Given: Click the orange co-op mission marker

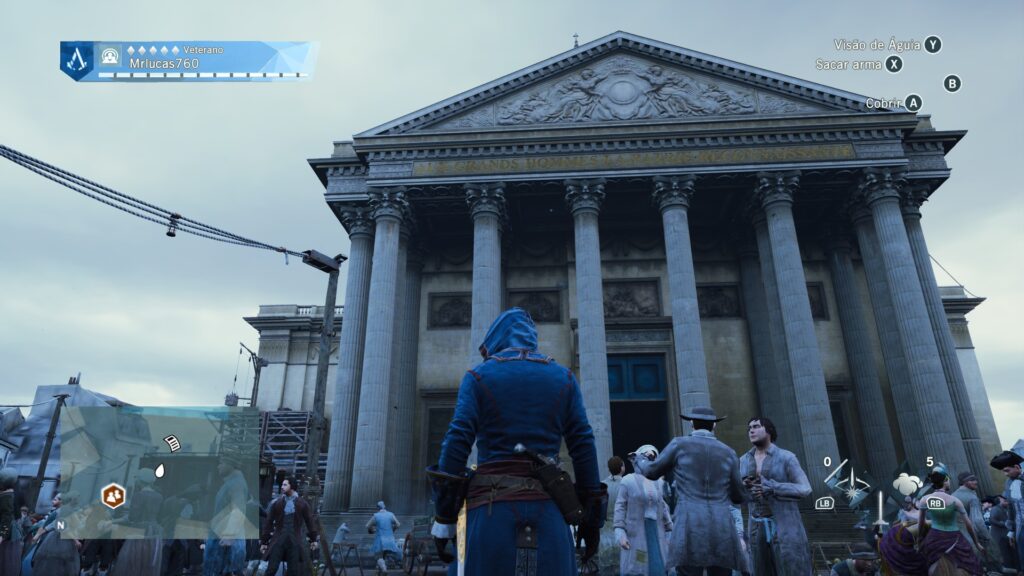Looking at the screenshot, I should pyautogui.click(x=113, y=494).
